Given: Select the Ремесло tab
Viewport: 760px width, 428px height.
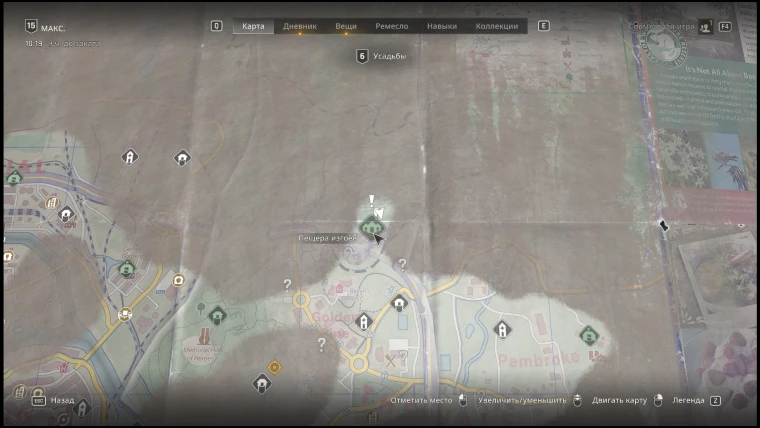Looking at the screenshot, I should coord(391,26).
